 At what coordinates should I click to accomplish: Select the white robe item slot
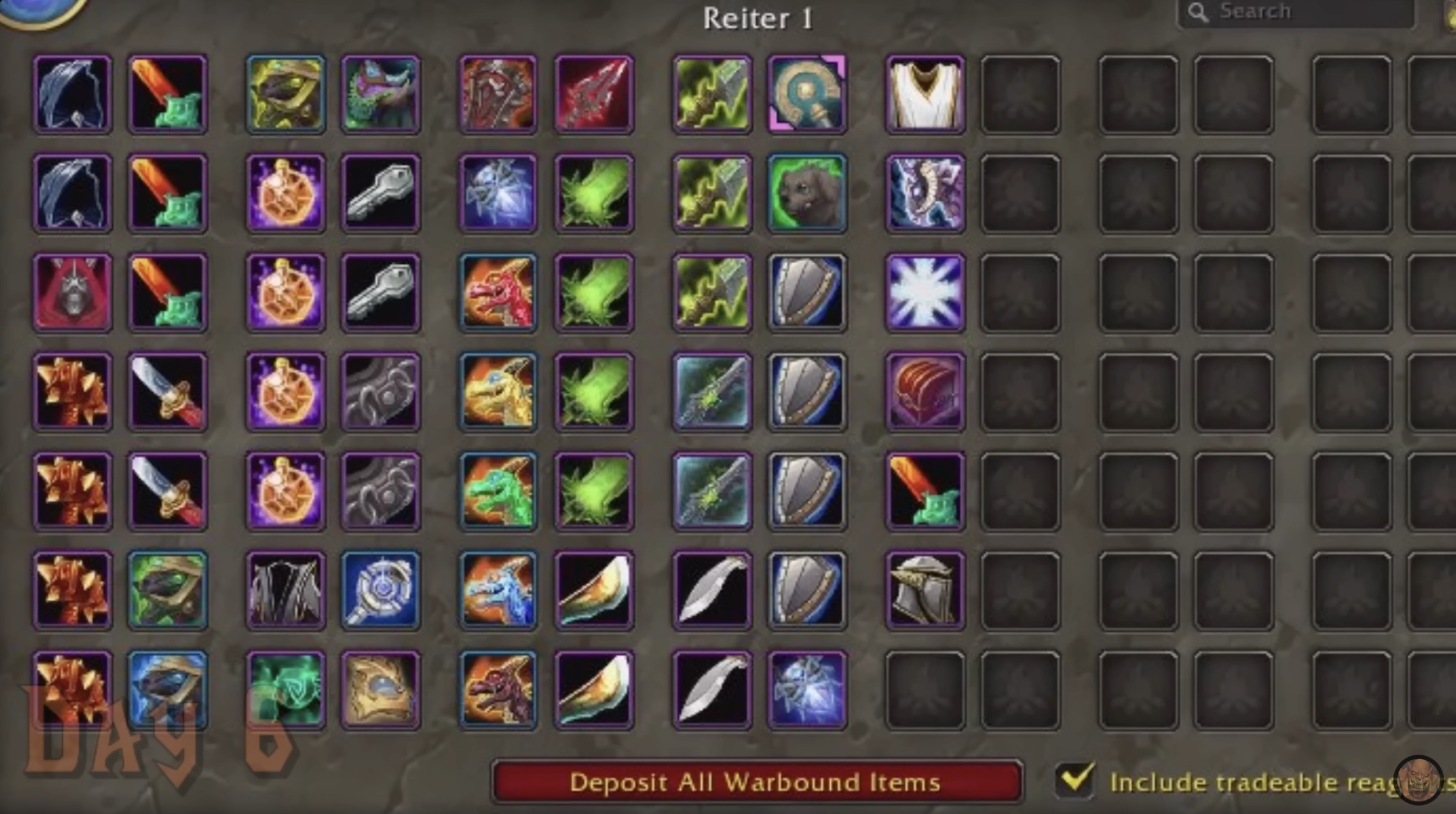click(925, 95)
